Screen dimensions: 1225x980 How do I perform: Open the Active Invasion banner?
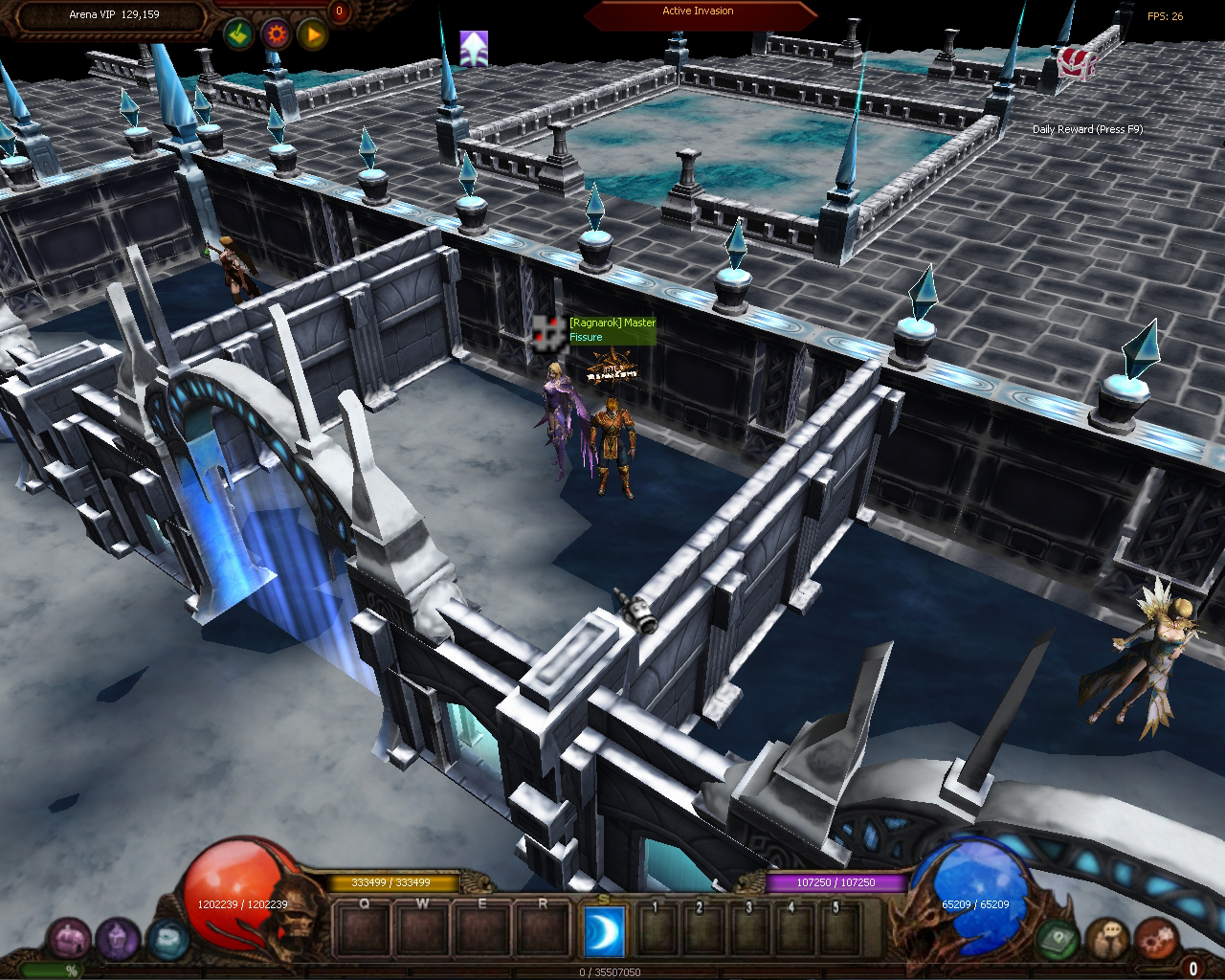(699, 12)
